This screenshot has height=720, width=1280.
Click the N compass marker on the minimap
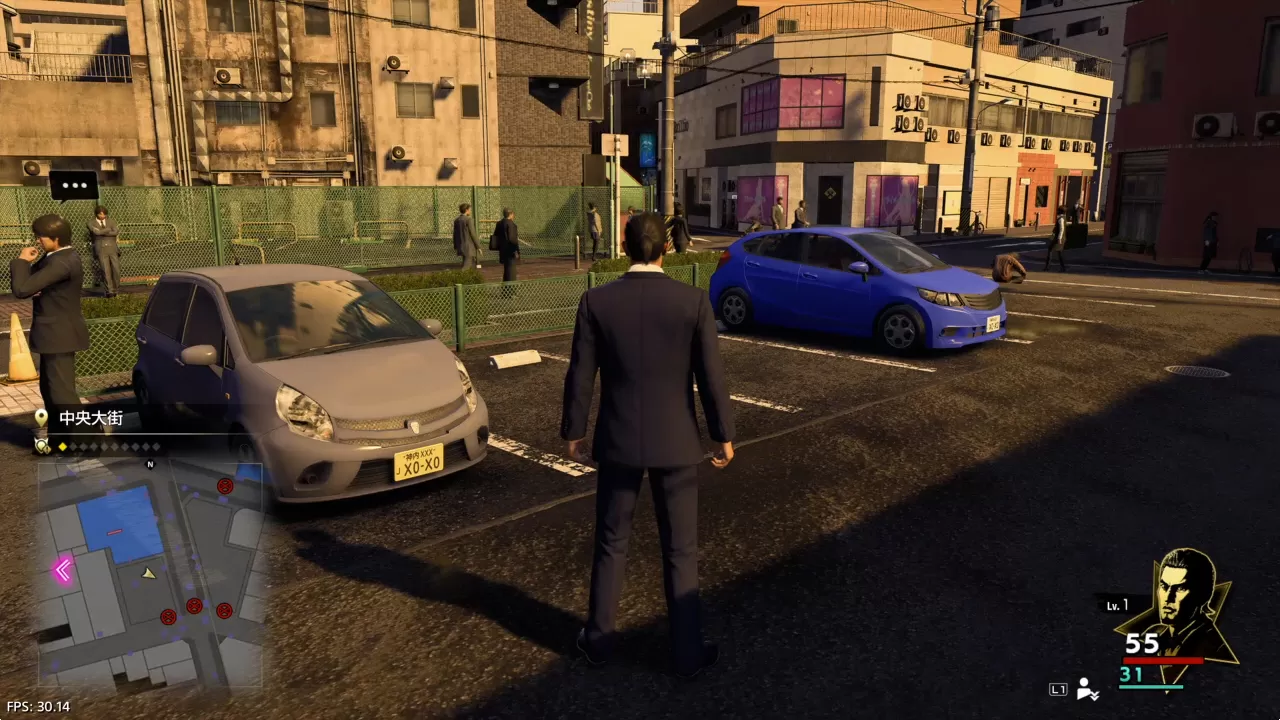(149, 464)
